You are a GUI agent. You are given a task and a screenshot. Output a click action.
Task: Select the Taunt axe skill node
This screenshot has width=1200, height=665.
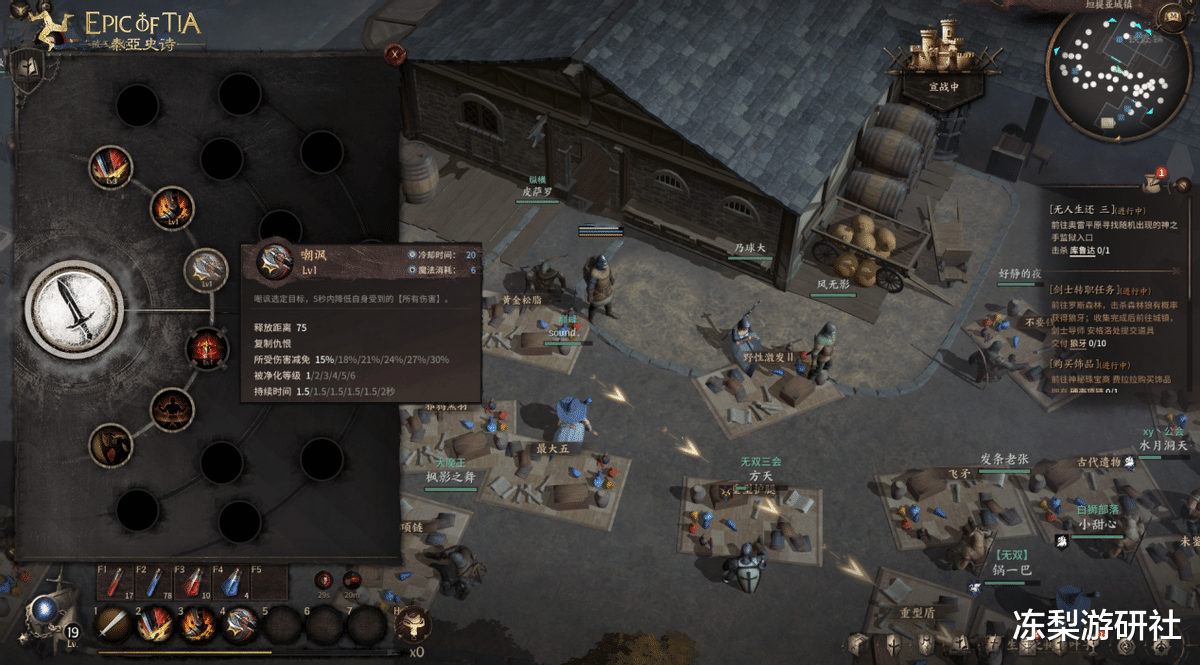207,269
